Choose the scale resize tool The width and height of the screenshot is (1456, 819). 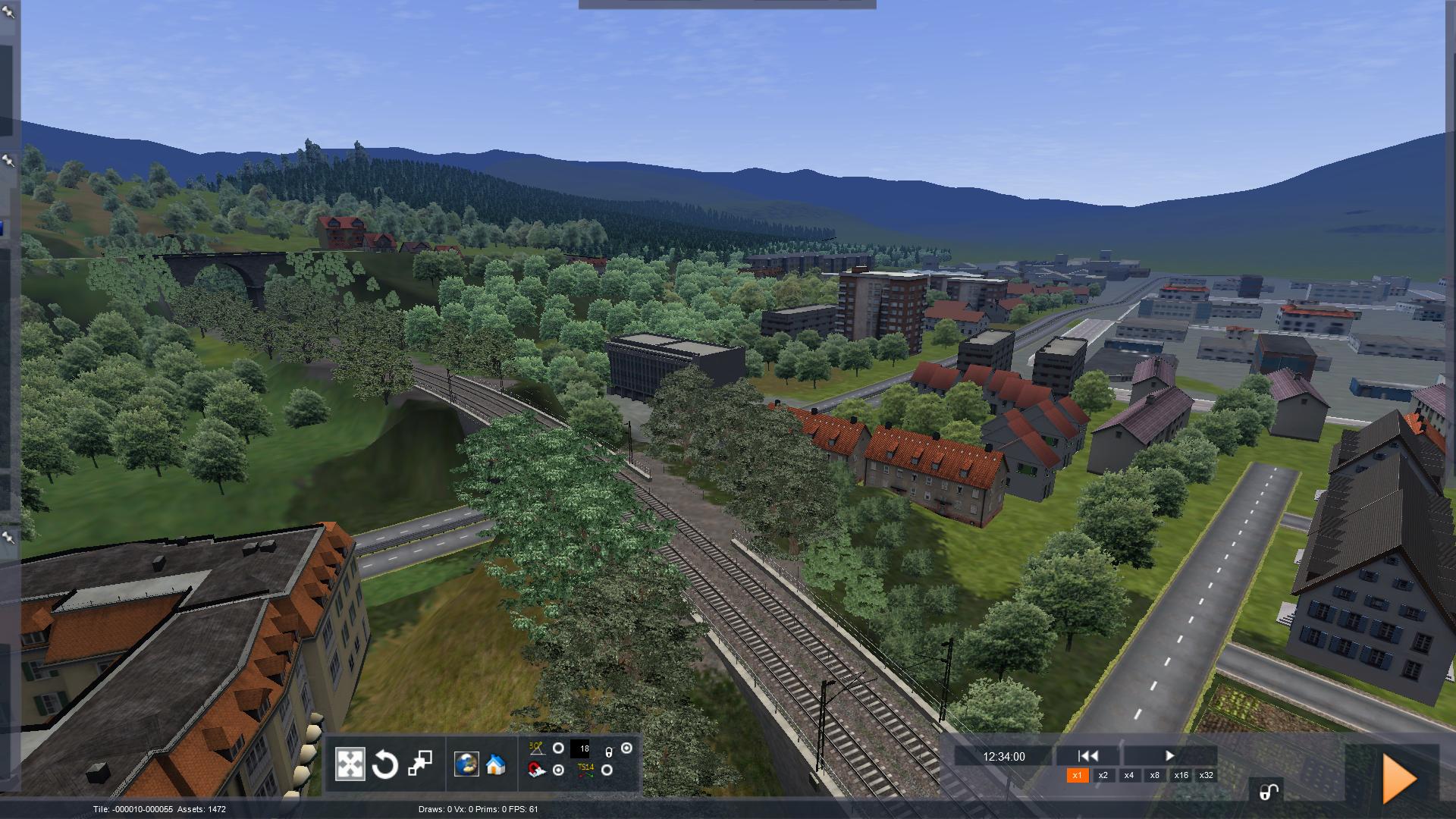coord(420,764)
